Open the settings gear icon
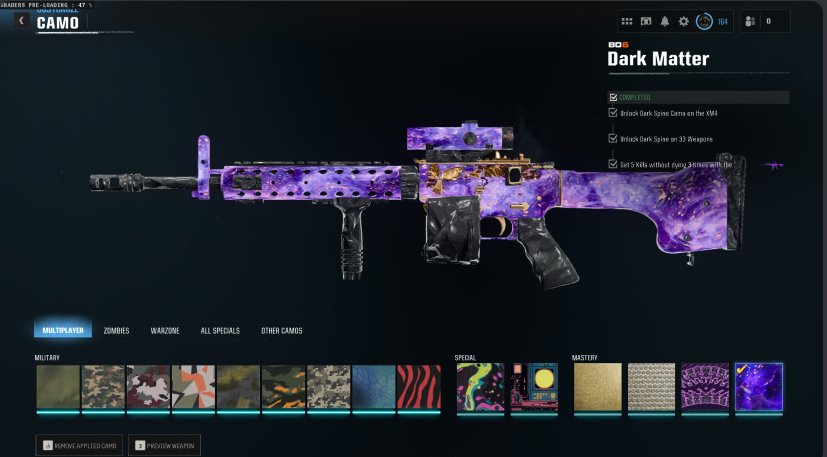The height and width of the screenshot is (457, 827). [684, 21]
